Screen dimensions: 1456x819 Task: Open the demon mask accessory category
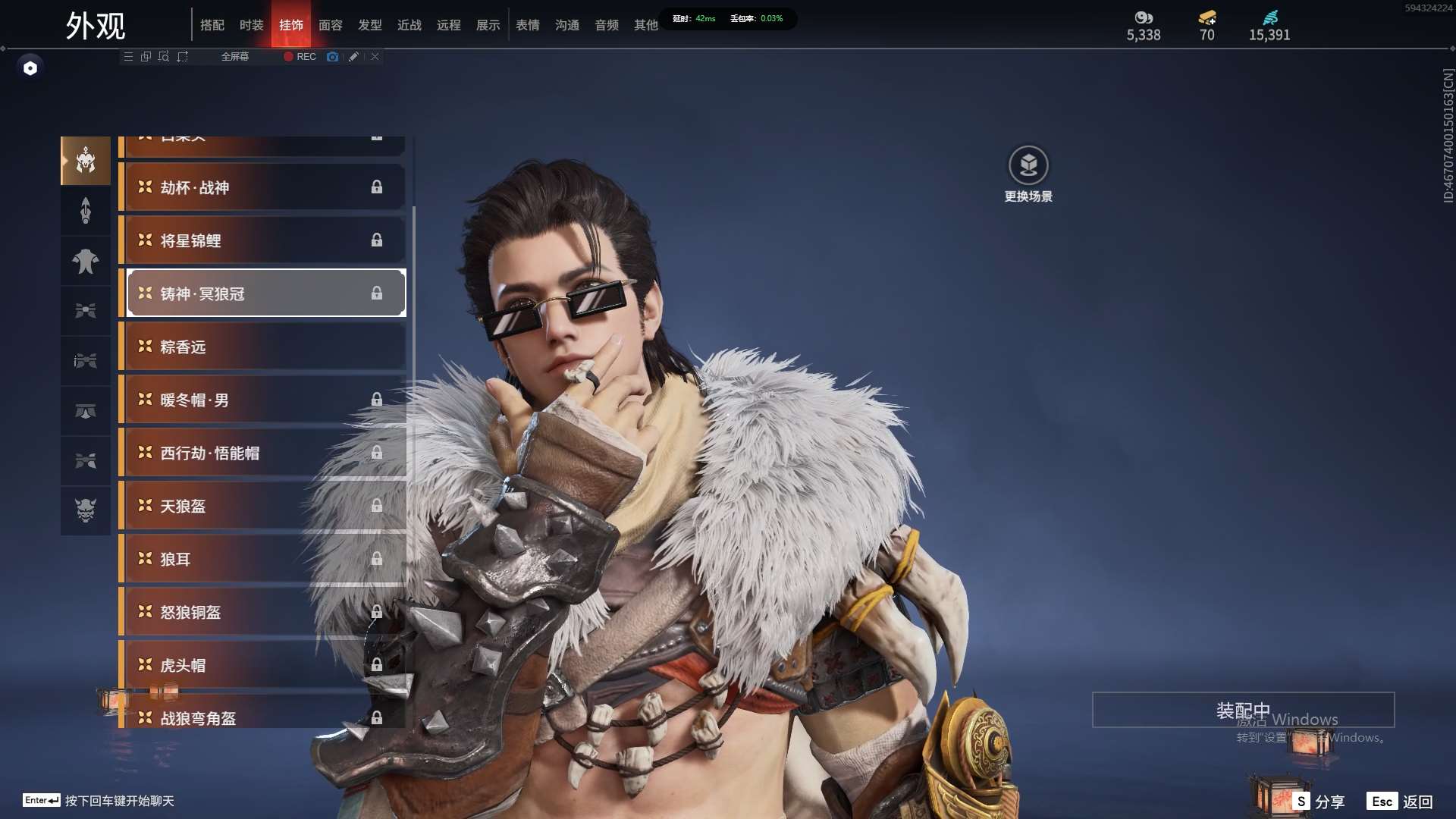point(86,510)
